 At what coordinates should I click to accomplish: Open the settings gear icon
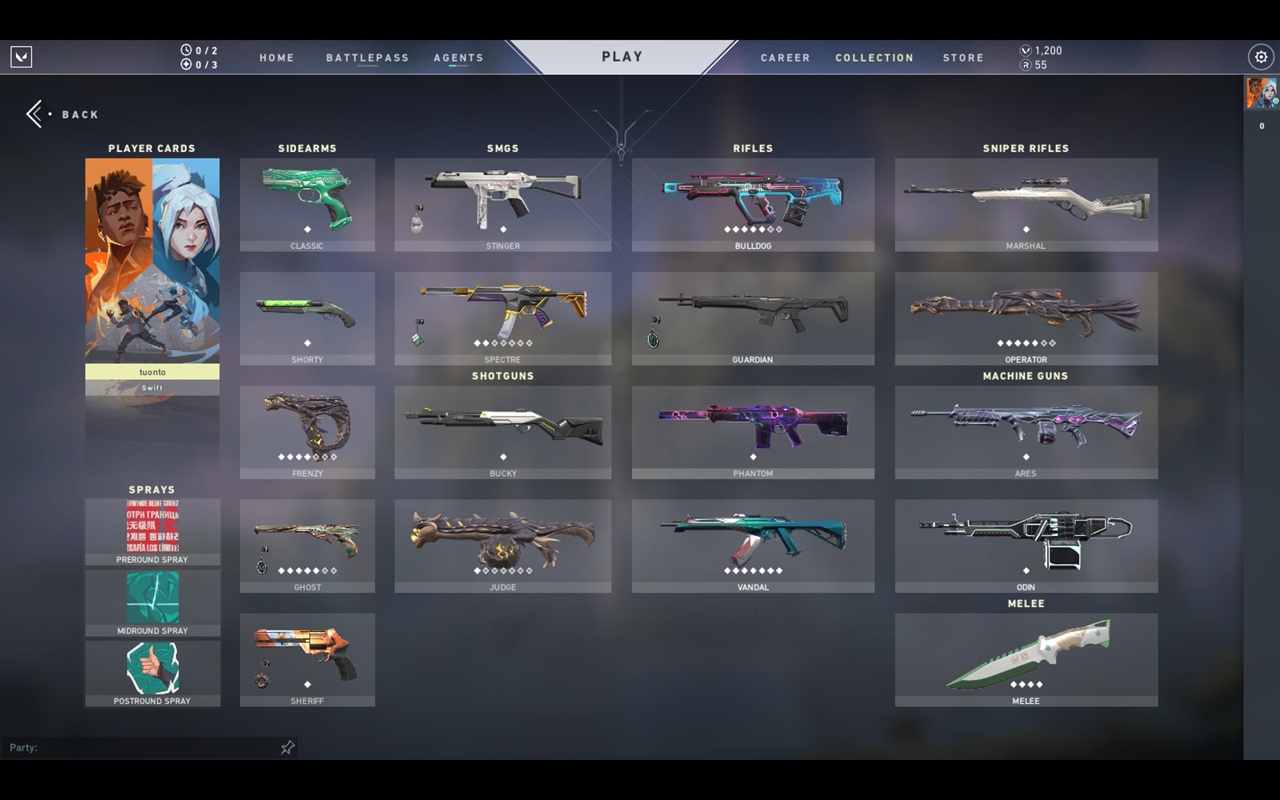(1261, 57)
